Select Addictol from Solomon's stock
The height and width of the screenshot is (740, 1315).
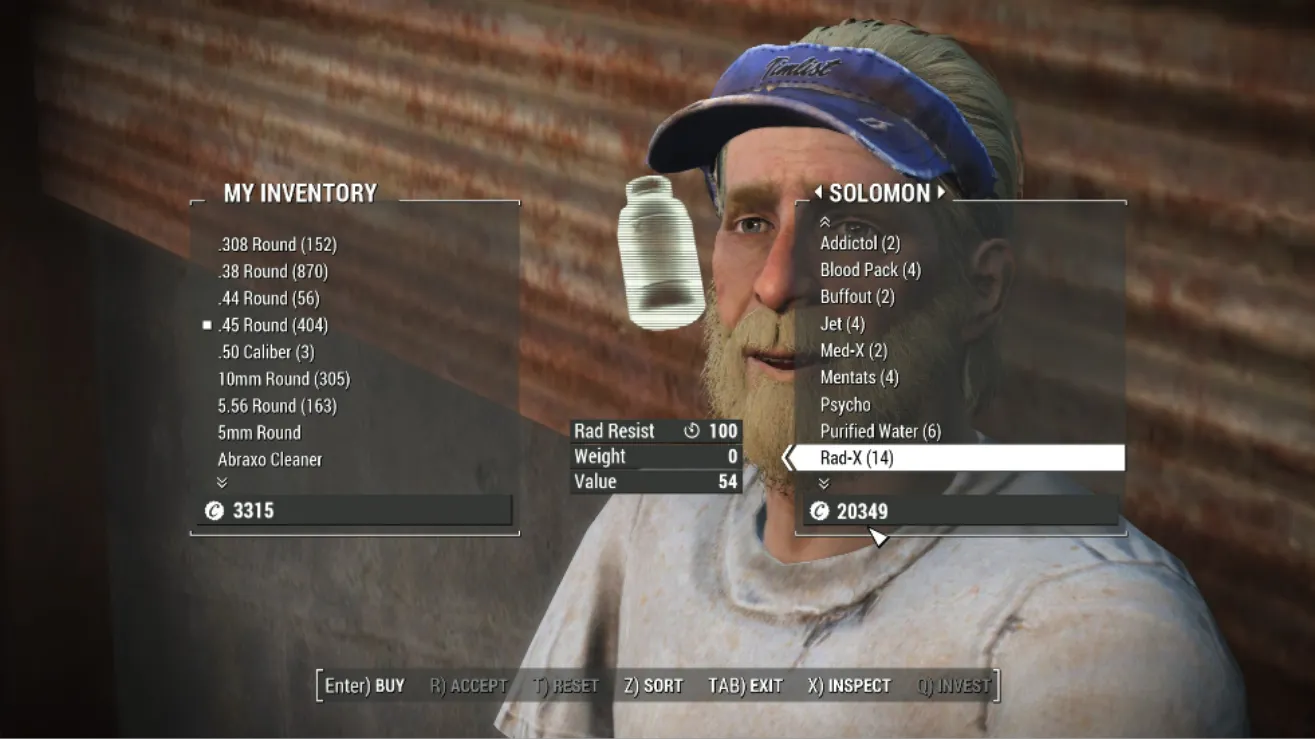point(860,243)
